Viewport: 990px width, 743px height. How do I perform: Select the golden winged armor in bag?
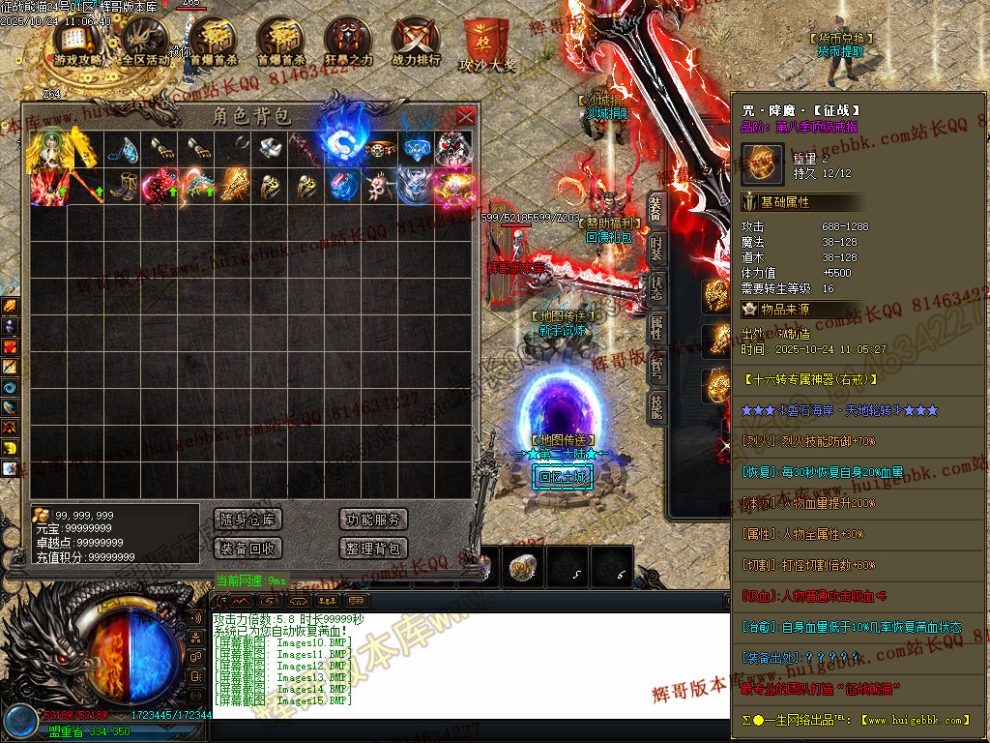pyautogui.click(x=48, y=149)
